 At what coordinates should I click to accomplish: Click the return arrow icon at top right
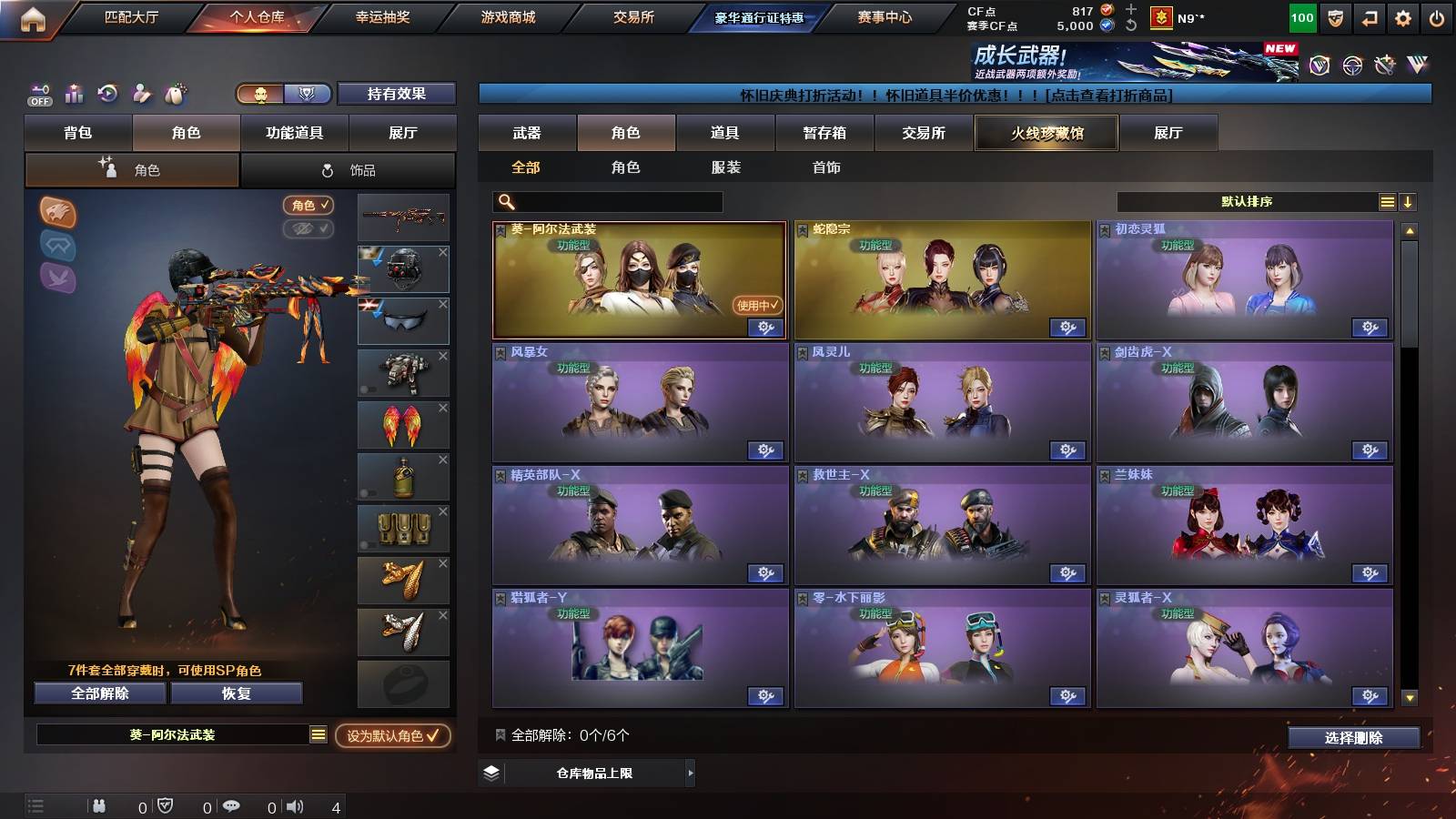[x=1367, y=17]
